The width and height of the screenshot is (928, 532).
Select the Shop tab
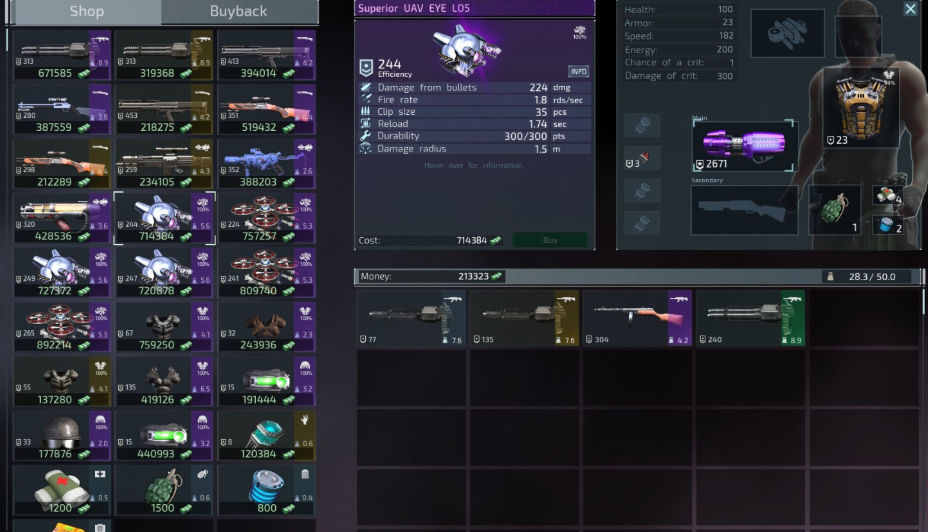[x=86, y=12]
